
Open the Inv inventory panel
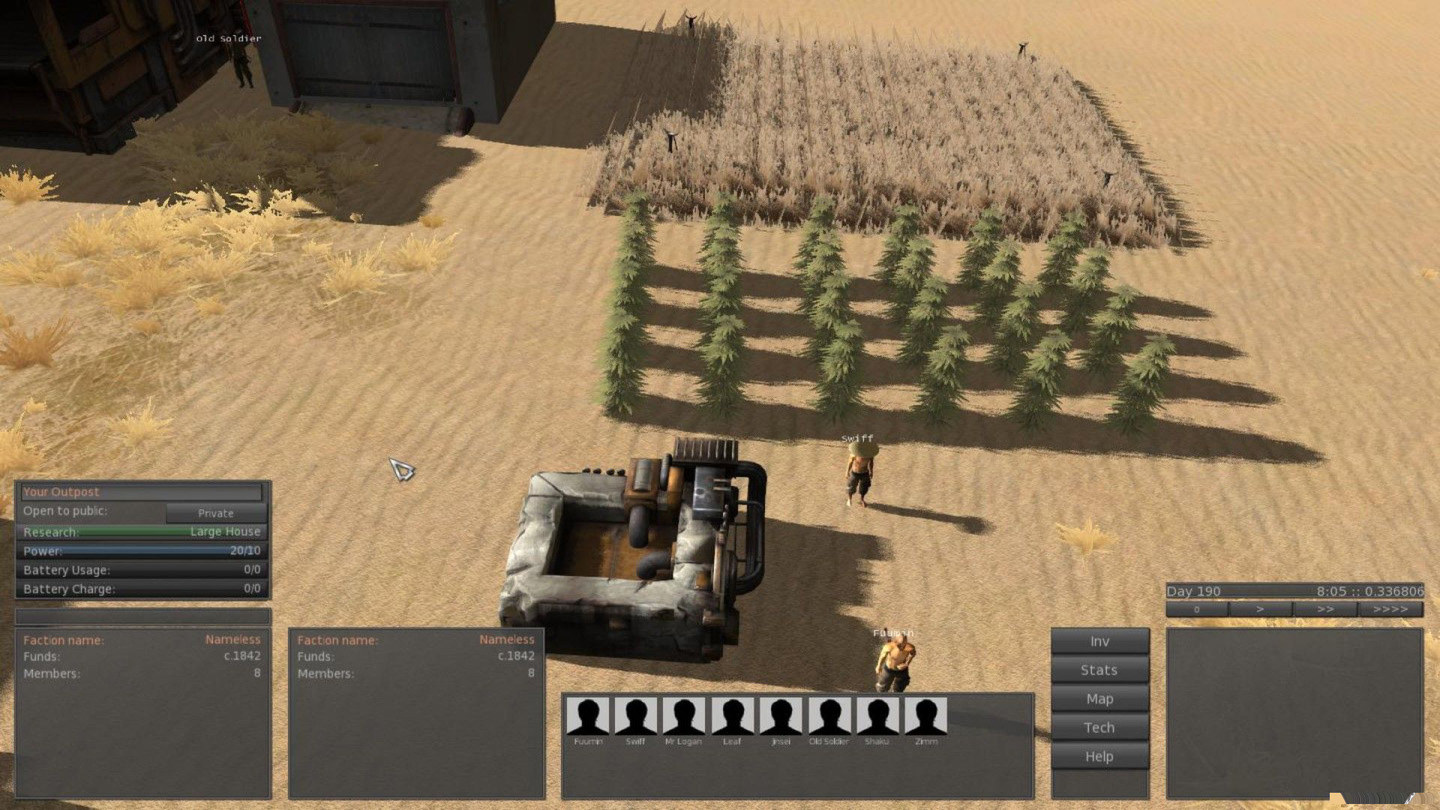(x=1099, y=642)
